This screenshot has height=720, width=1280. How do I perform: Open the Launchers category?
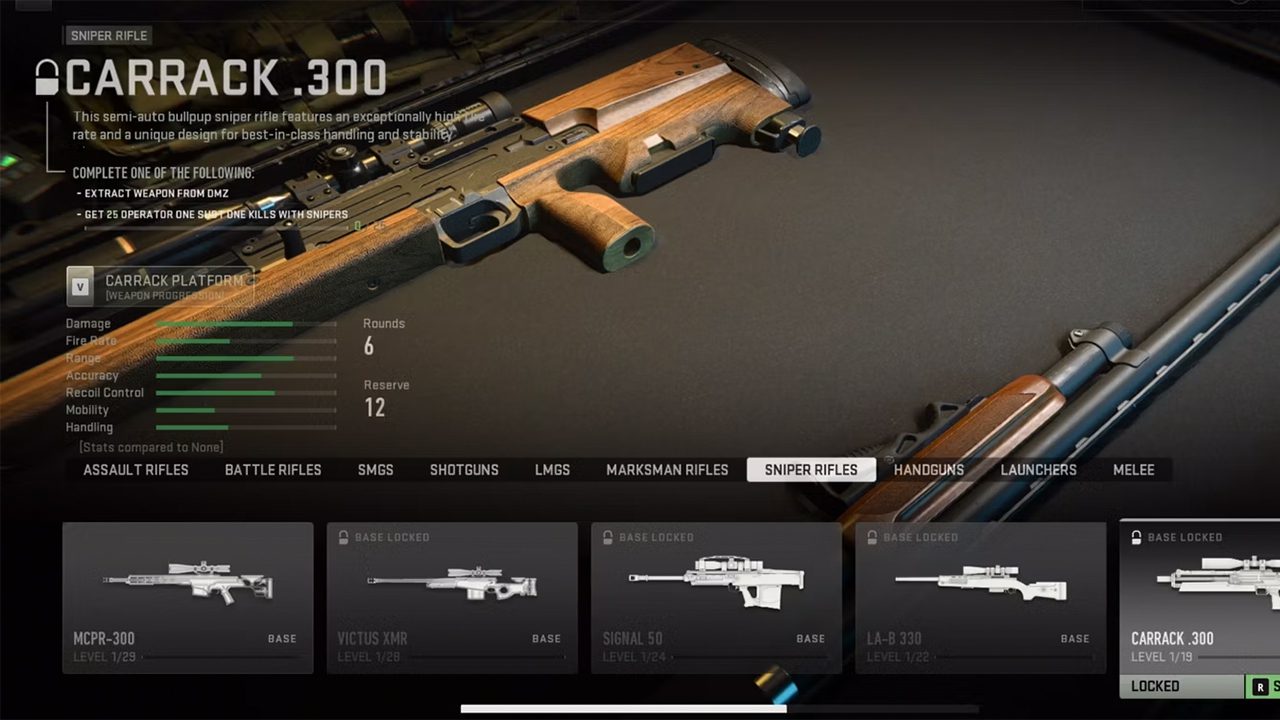tap(1039, 470)
